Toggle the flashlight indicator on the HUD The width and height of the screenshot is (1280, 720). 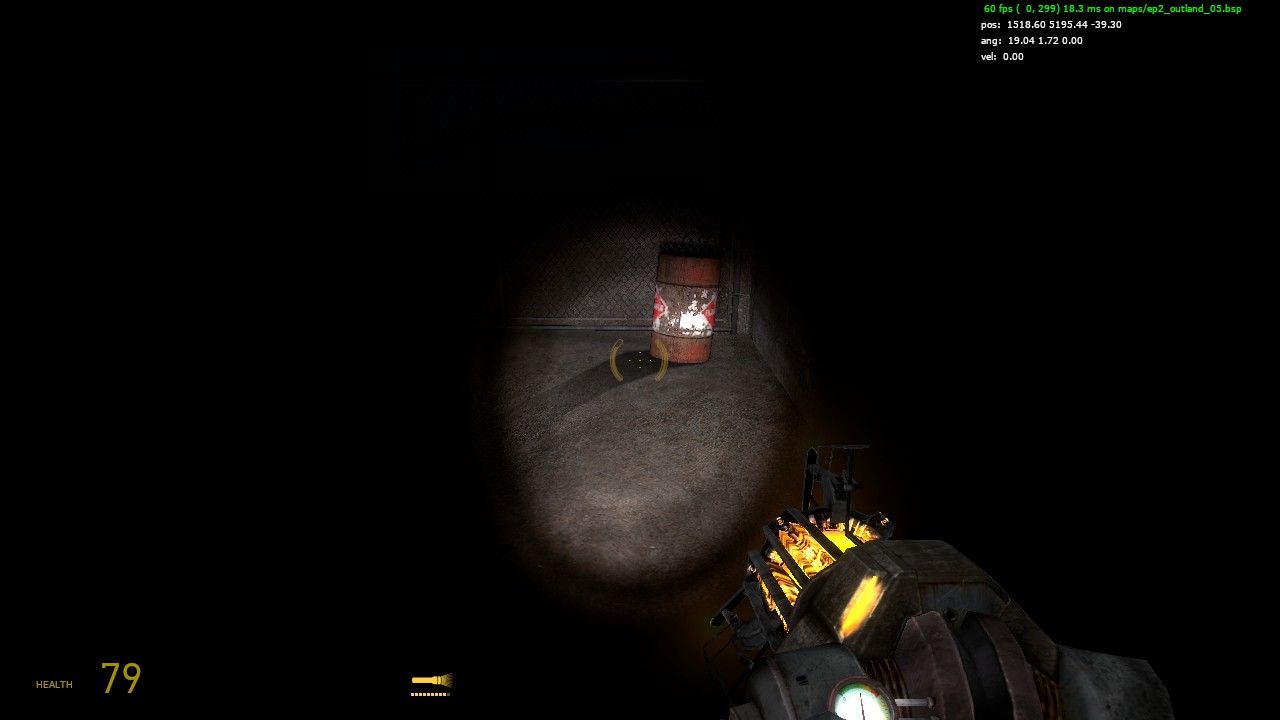click(431, 680)
